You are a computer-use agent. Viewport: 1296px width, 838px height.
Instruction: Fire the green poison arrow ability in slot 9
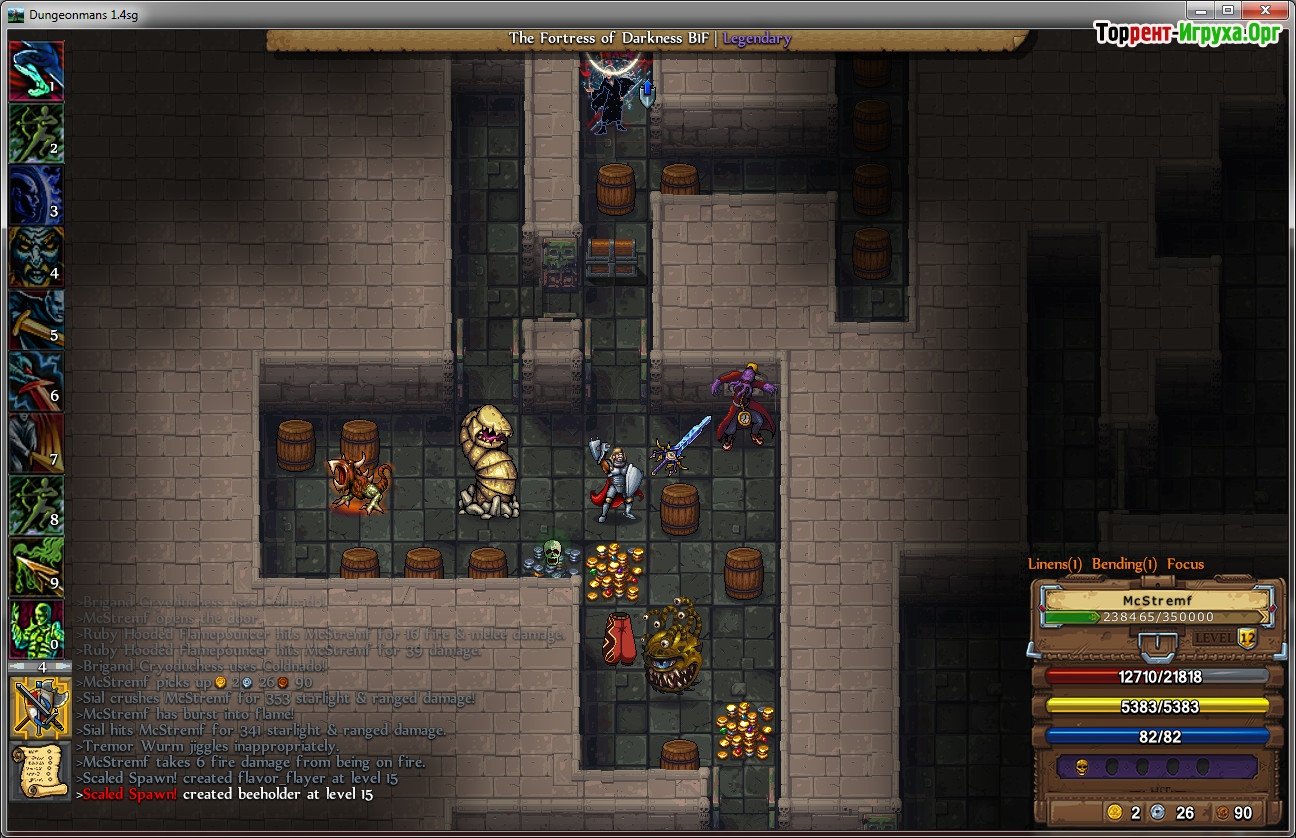click(x=36, y=567)
